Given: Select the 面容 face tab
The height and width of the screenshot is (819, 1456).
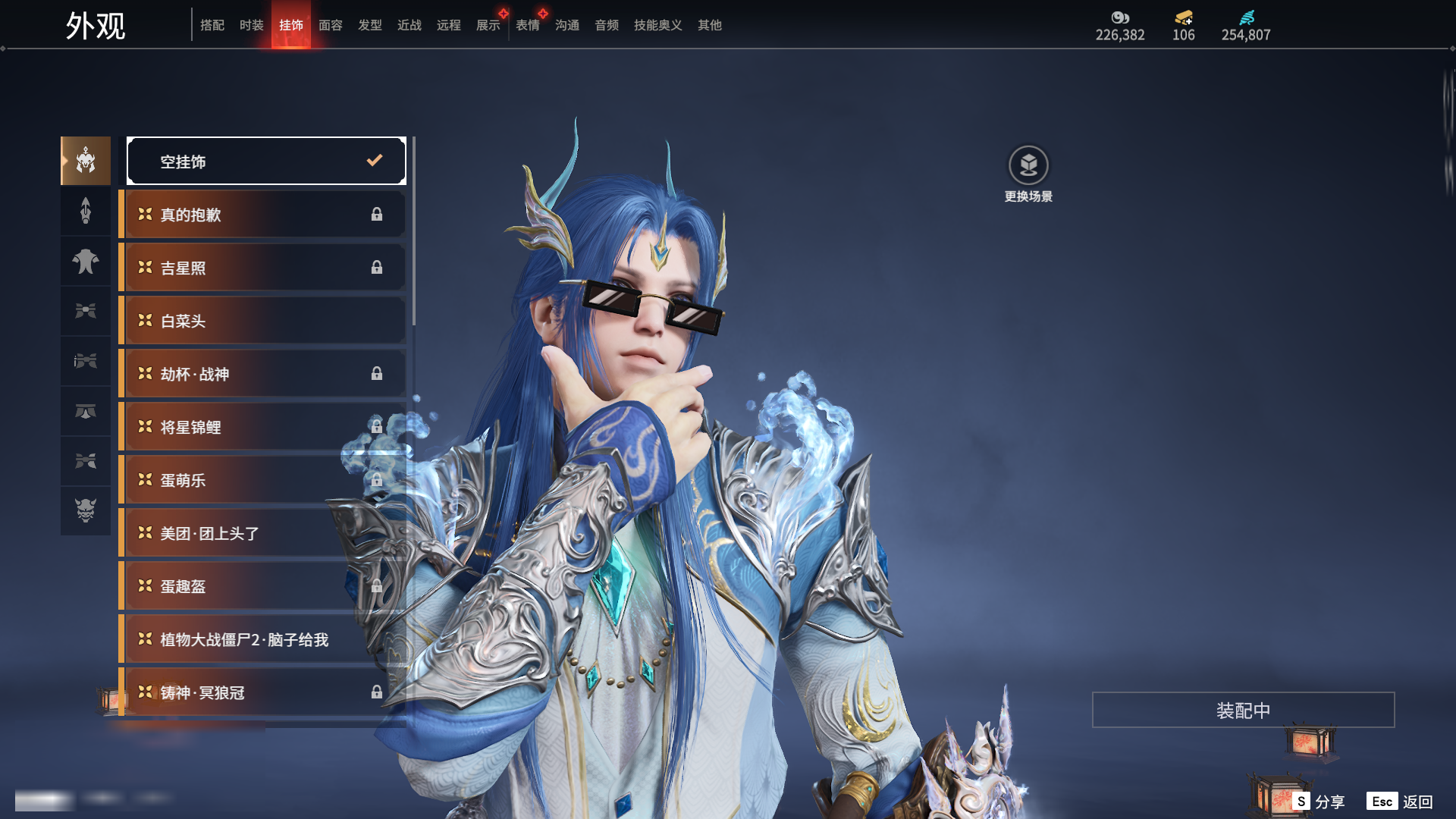Looking at the screenshot, I should pos(331,25).
